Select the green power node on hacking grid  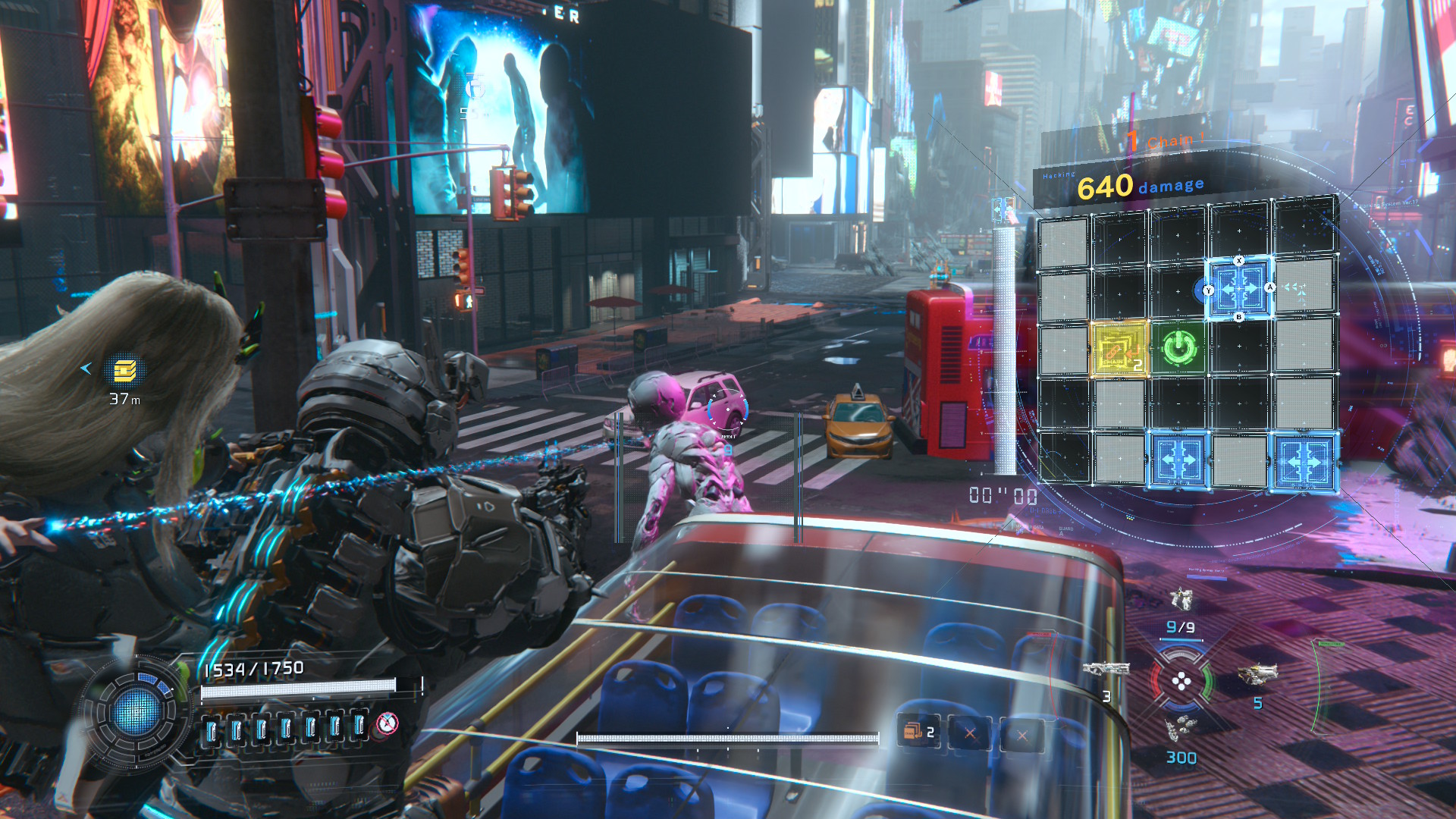[1179, 348]
